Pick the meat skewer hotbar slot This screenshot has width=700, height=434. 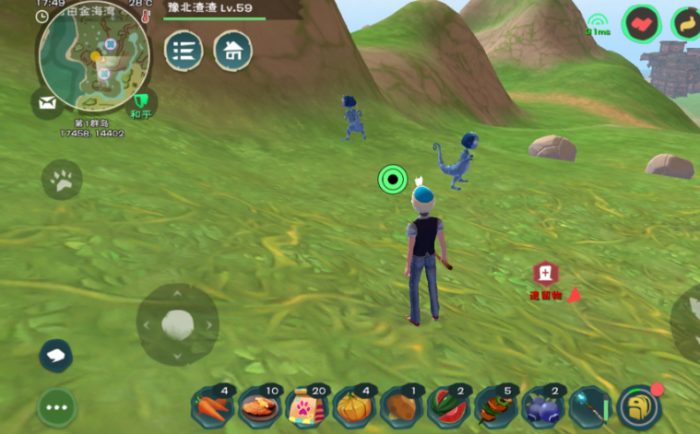[495, 407]
